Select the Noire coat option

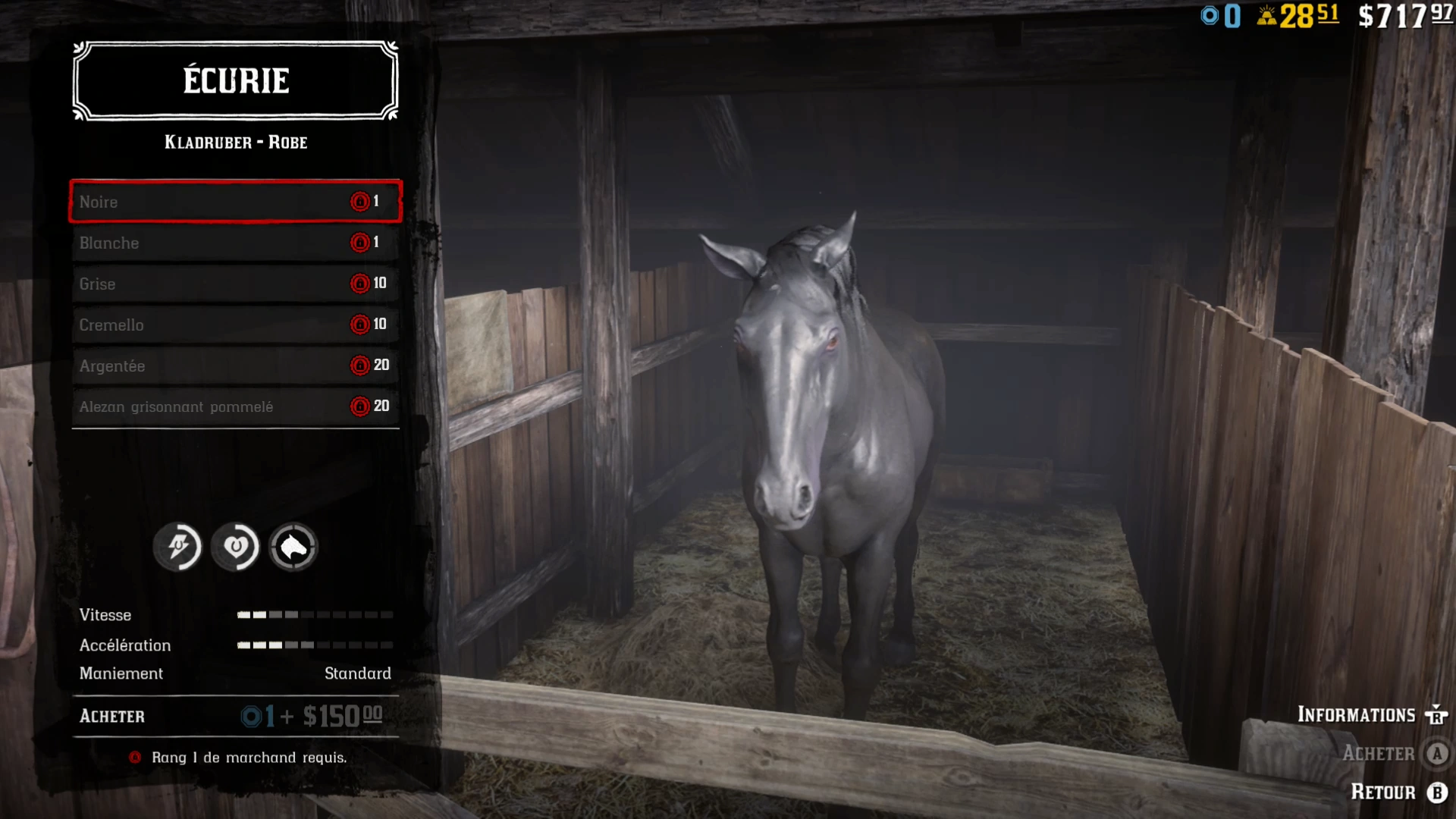click(x=235, y=201)
